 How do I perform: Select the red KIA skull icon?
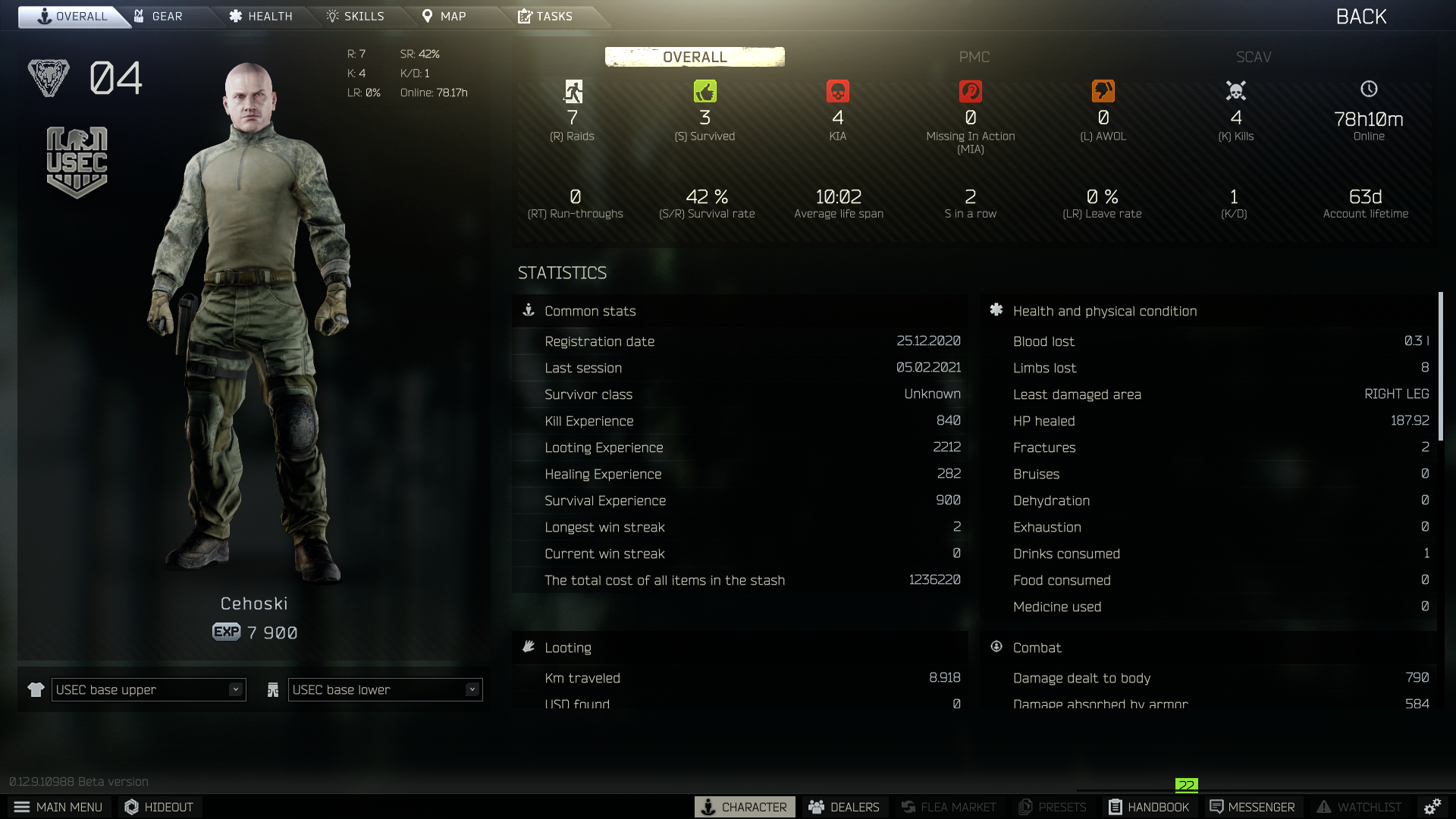[838, 91]
